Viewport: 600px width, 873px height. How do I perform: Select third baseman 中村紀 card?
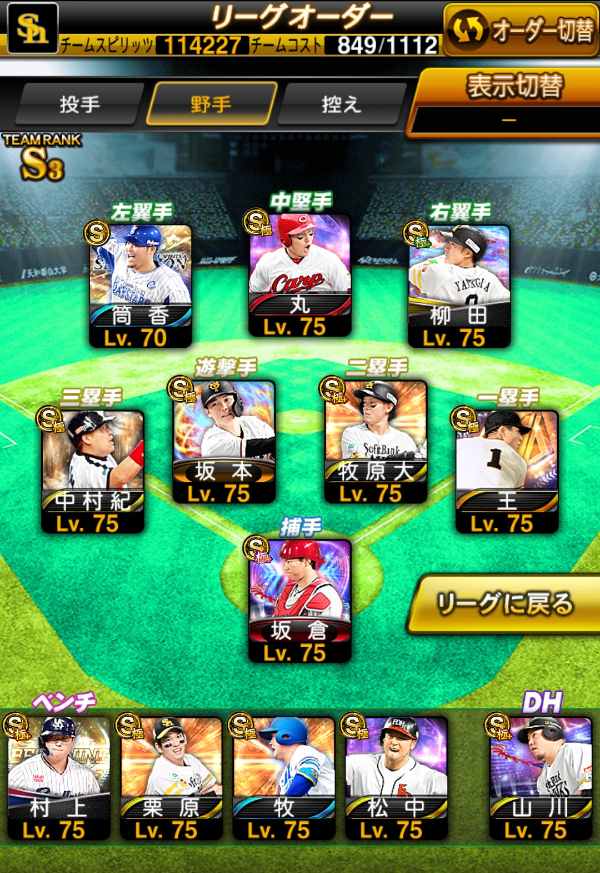[x=92, y=470]
